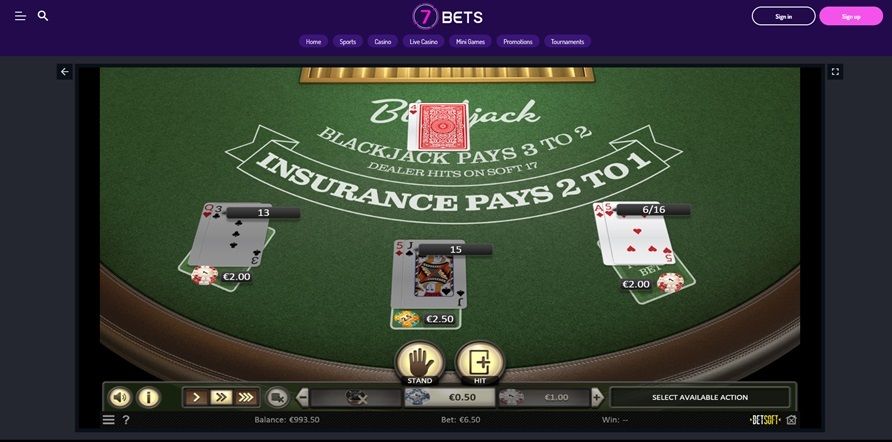Screen dimensions: 892x442
Task: Go to the Tournaments page
Action: [567, 42]
